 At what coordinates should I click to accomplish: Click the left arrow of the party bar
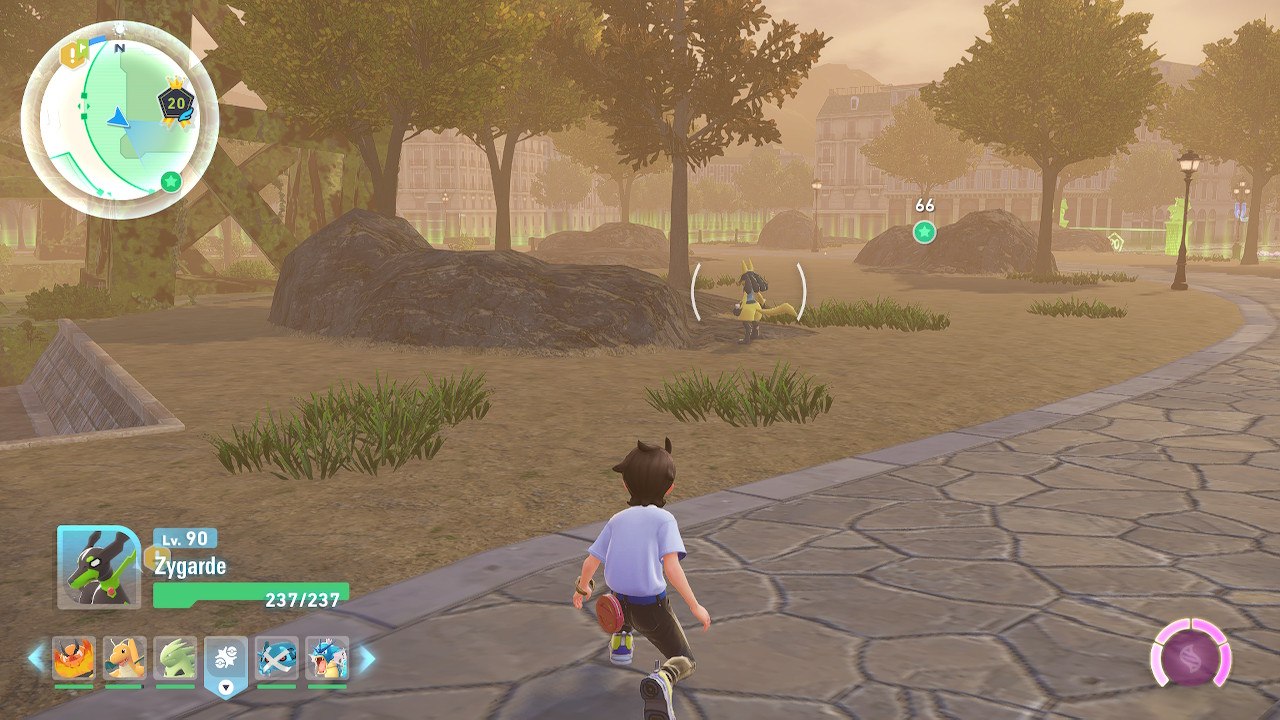[x=37, y=658]
